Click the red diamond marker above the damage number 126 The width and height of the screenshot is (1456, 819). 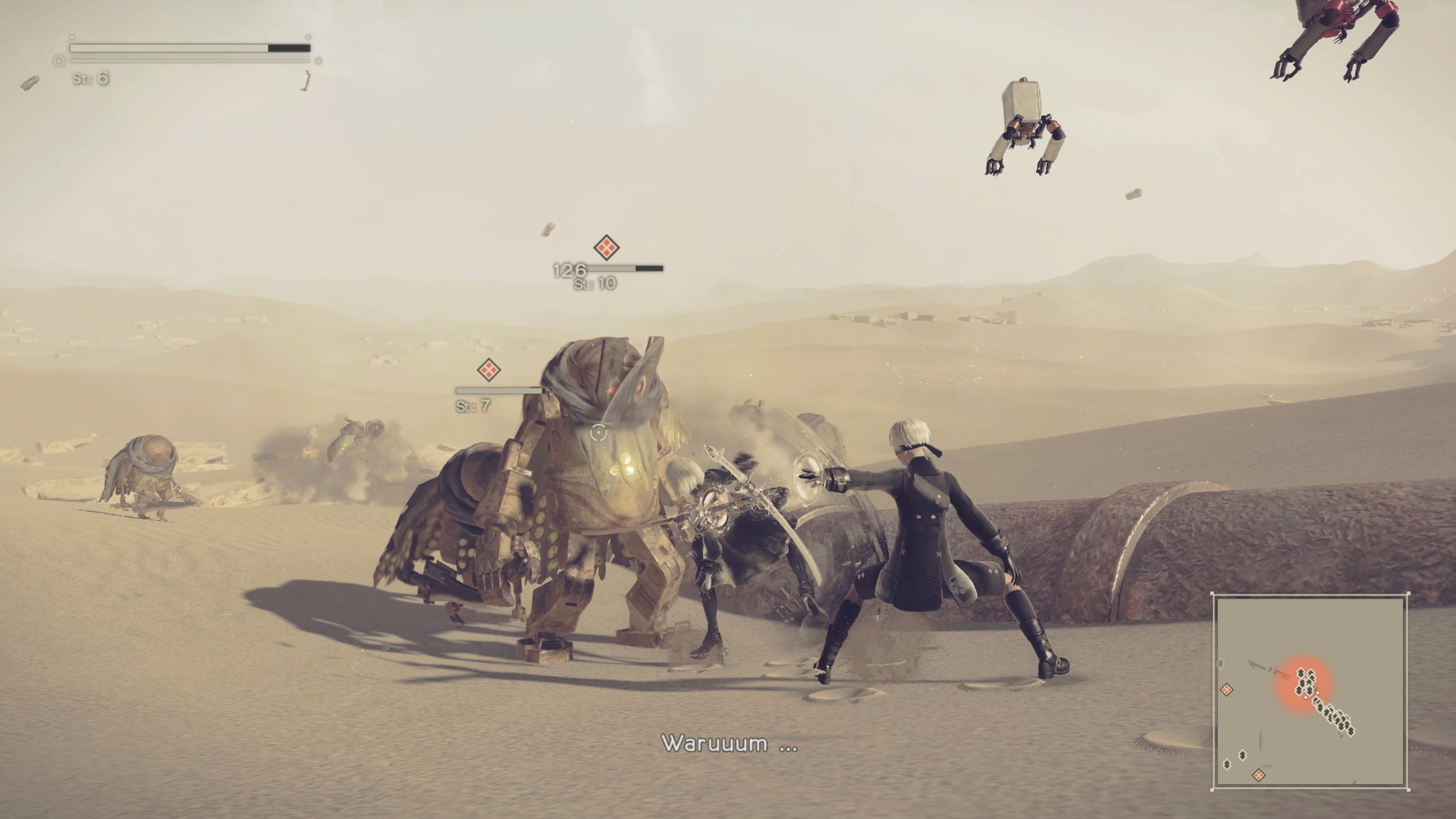coord(607,247)
